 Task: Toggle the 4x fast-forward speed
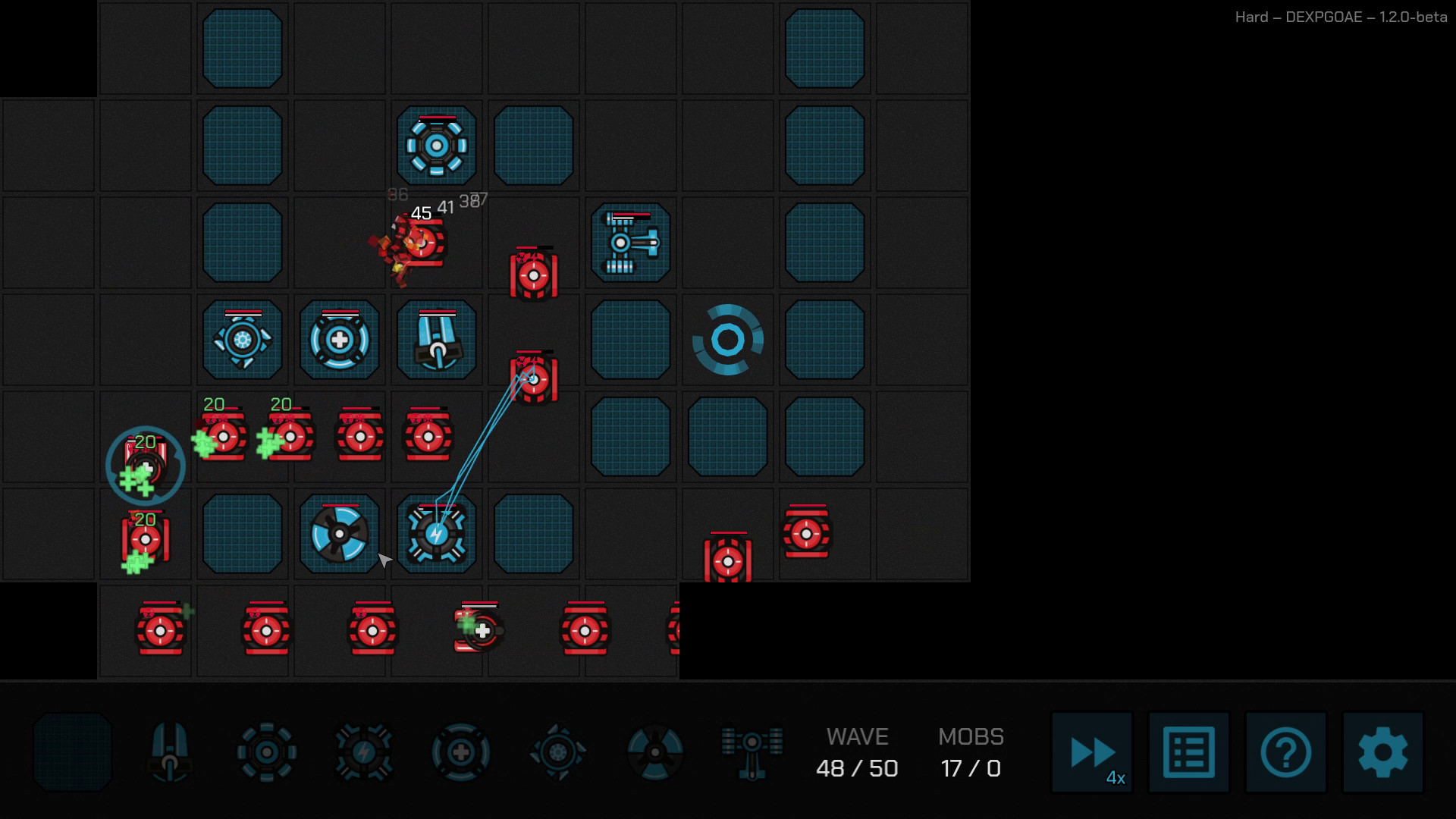[1090, 752]
